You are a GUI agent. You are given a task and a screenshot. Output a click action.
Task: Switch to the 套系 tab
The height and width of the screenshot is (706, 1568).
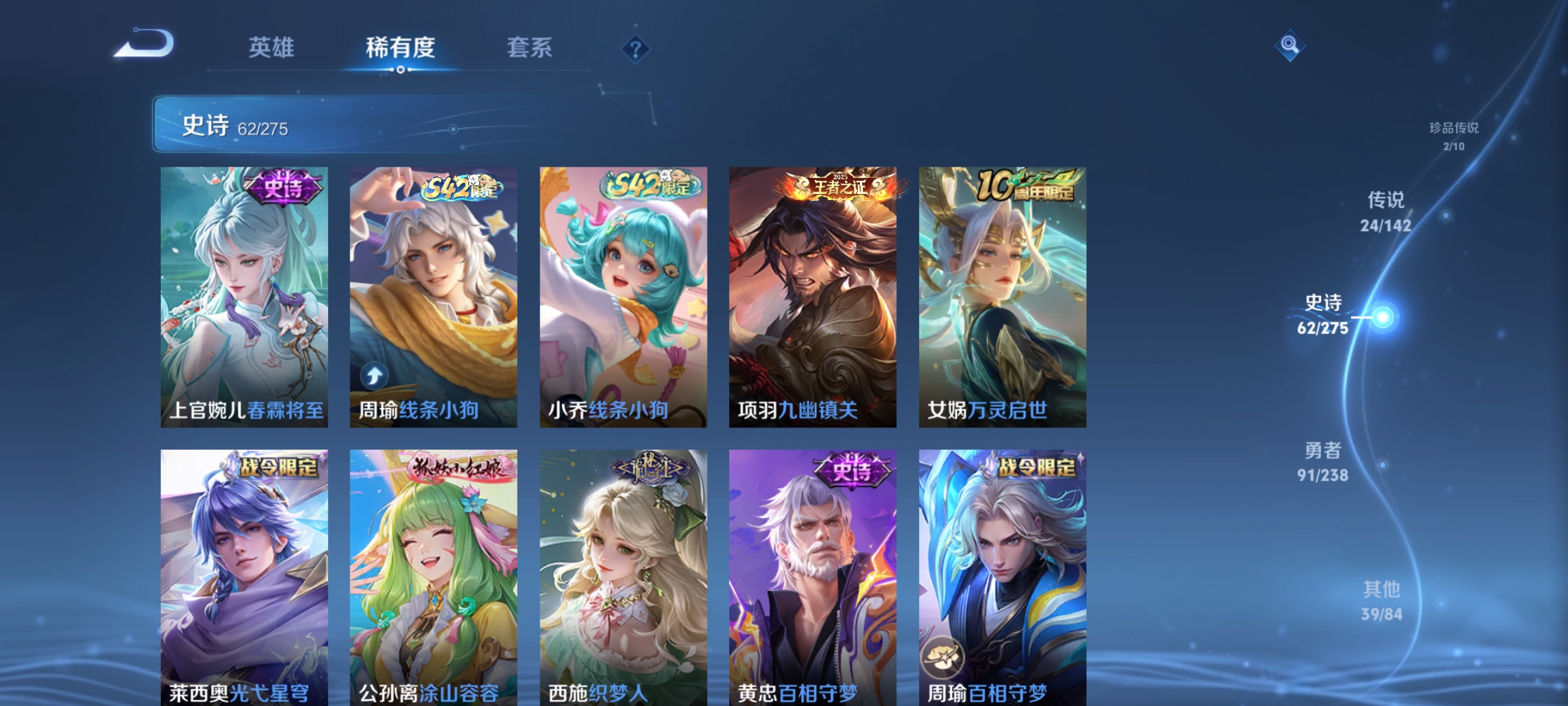pyautogui.click(x=531, y=47)
